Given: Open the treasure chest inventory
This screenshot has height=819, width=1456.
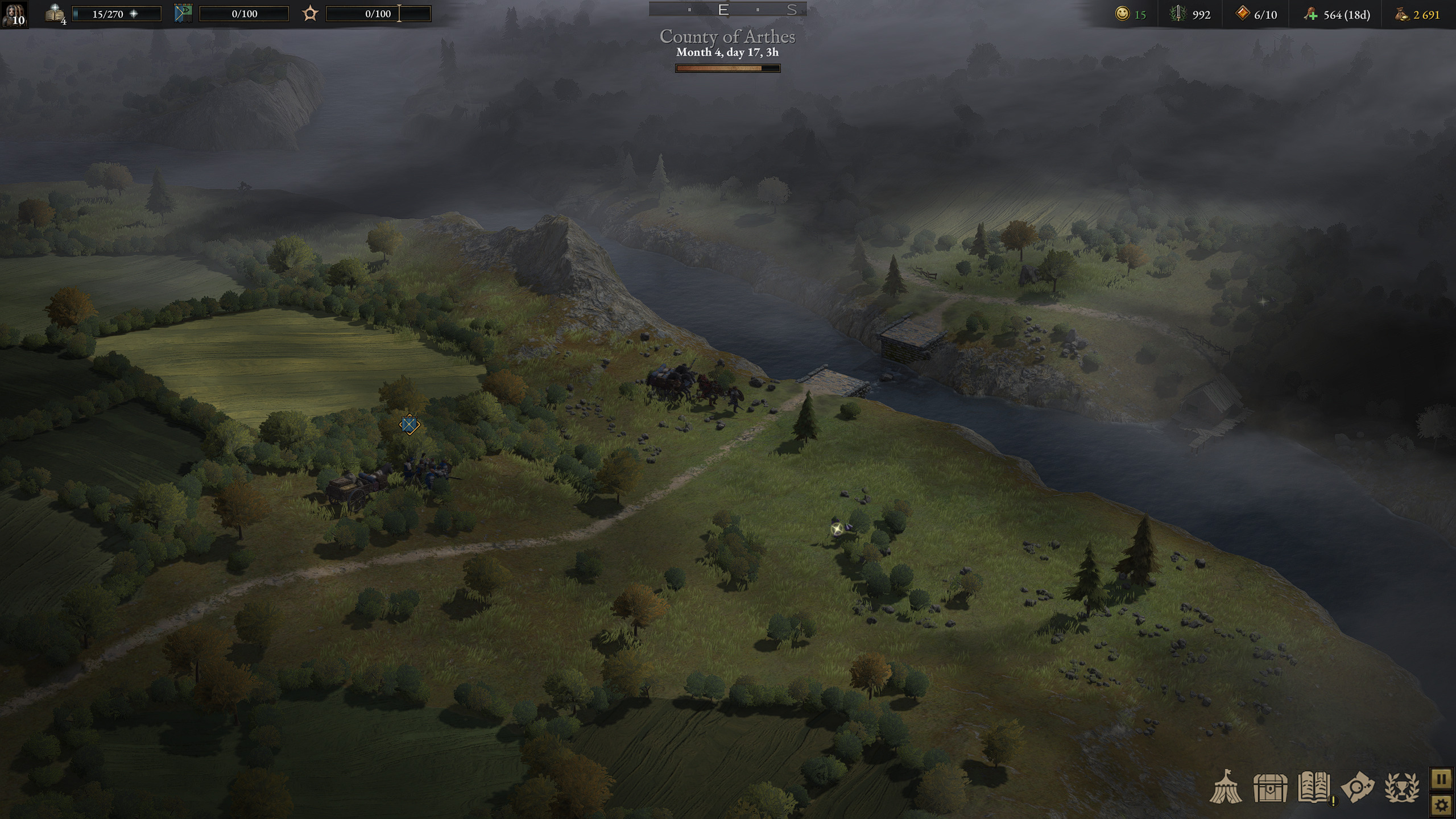Looking at the screenshot, I should [x=1270, y=788].
